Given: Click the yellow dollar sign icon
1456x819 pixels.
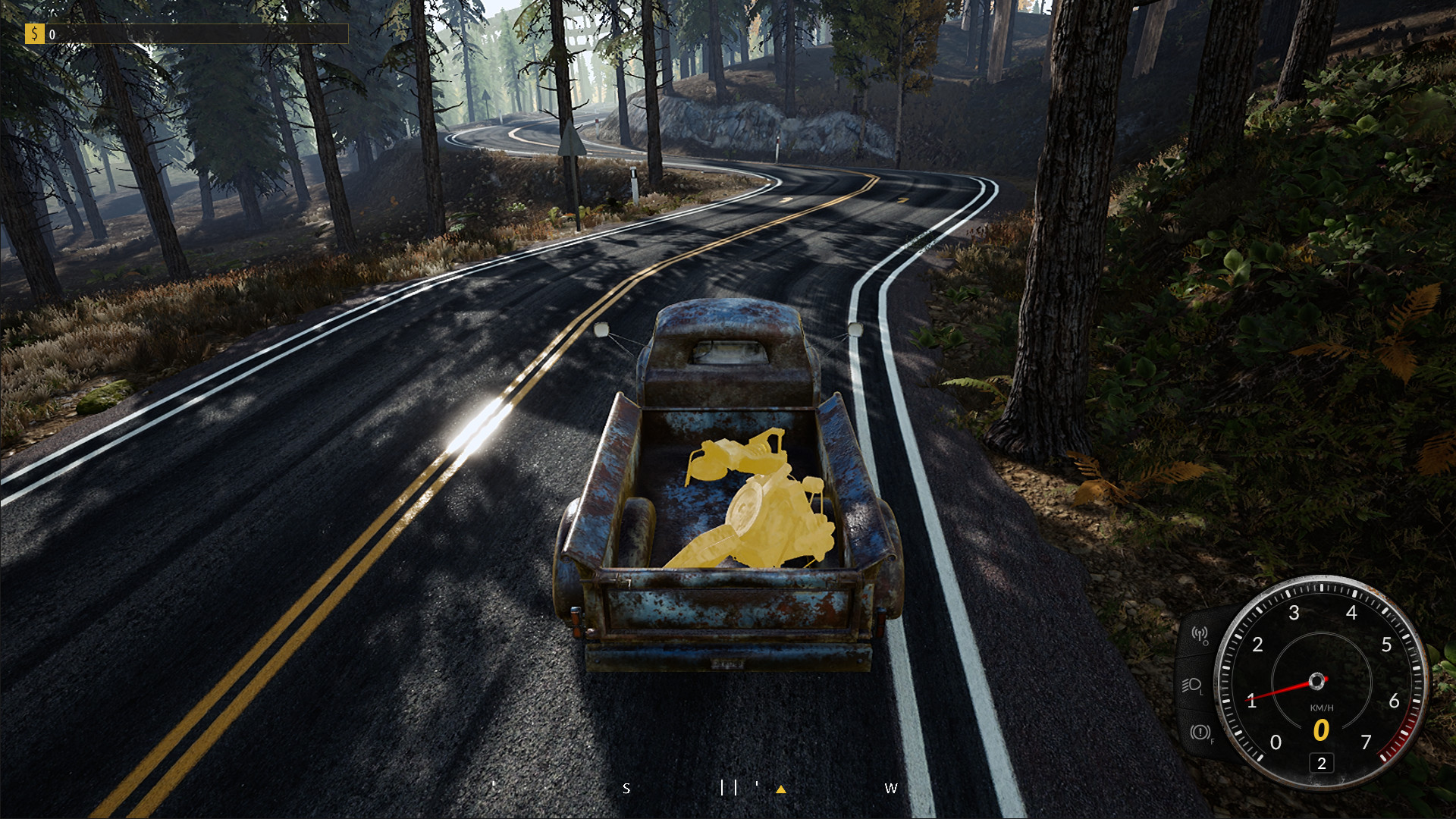Looking at the screenshot, I should point(35,33).
